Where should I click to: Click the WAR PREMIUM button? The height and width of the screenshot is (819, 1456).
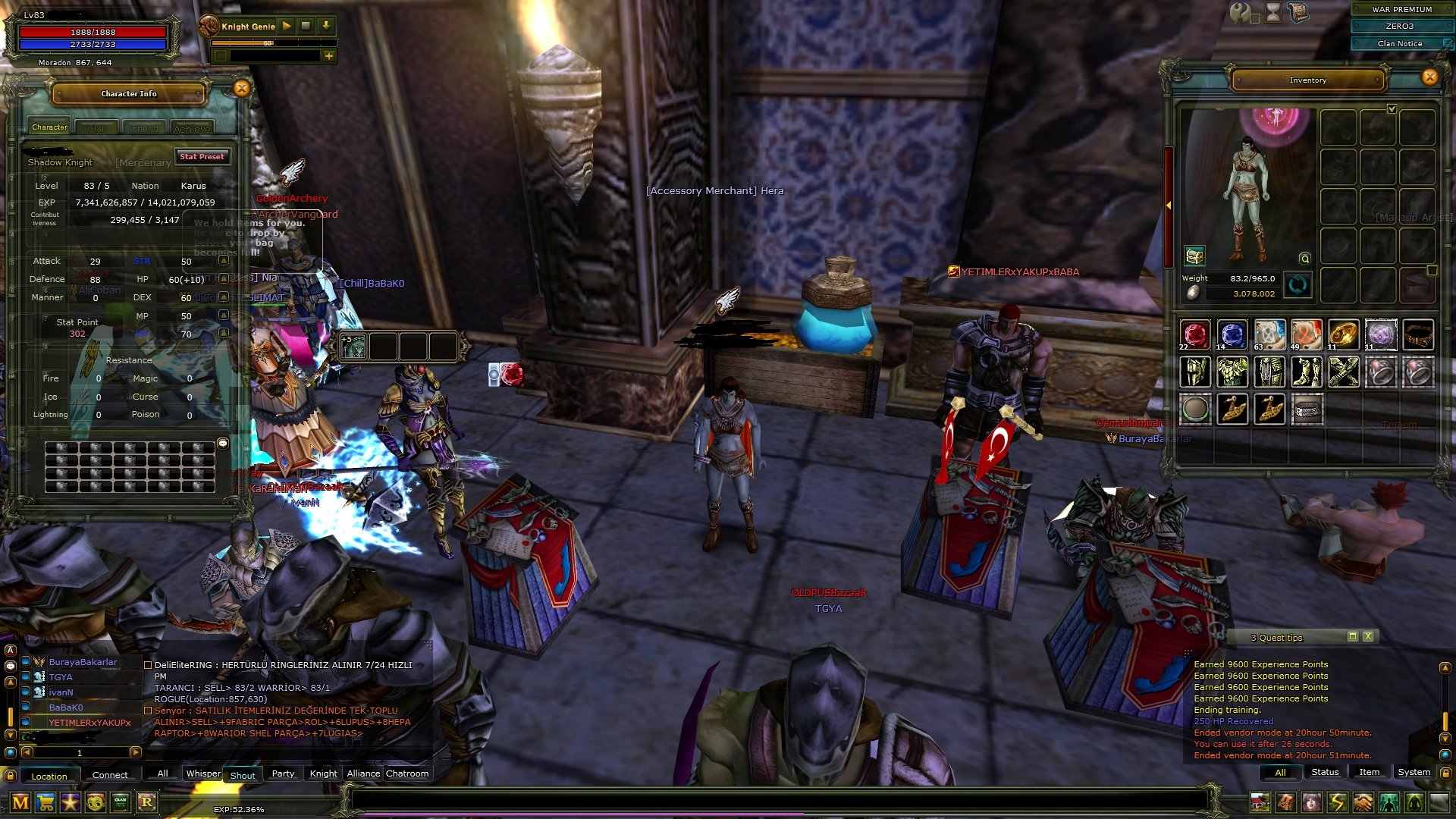click(1401, 9)
